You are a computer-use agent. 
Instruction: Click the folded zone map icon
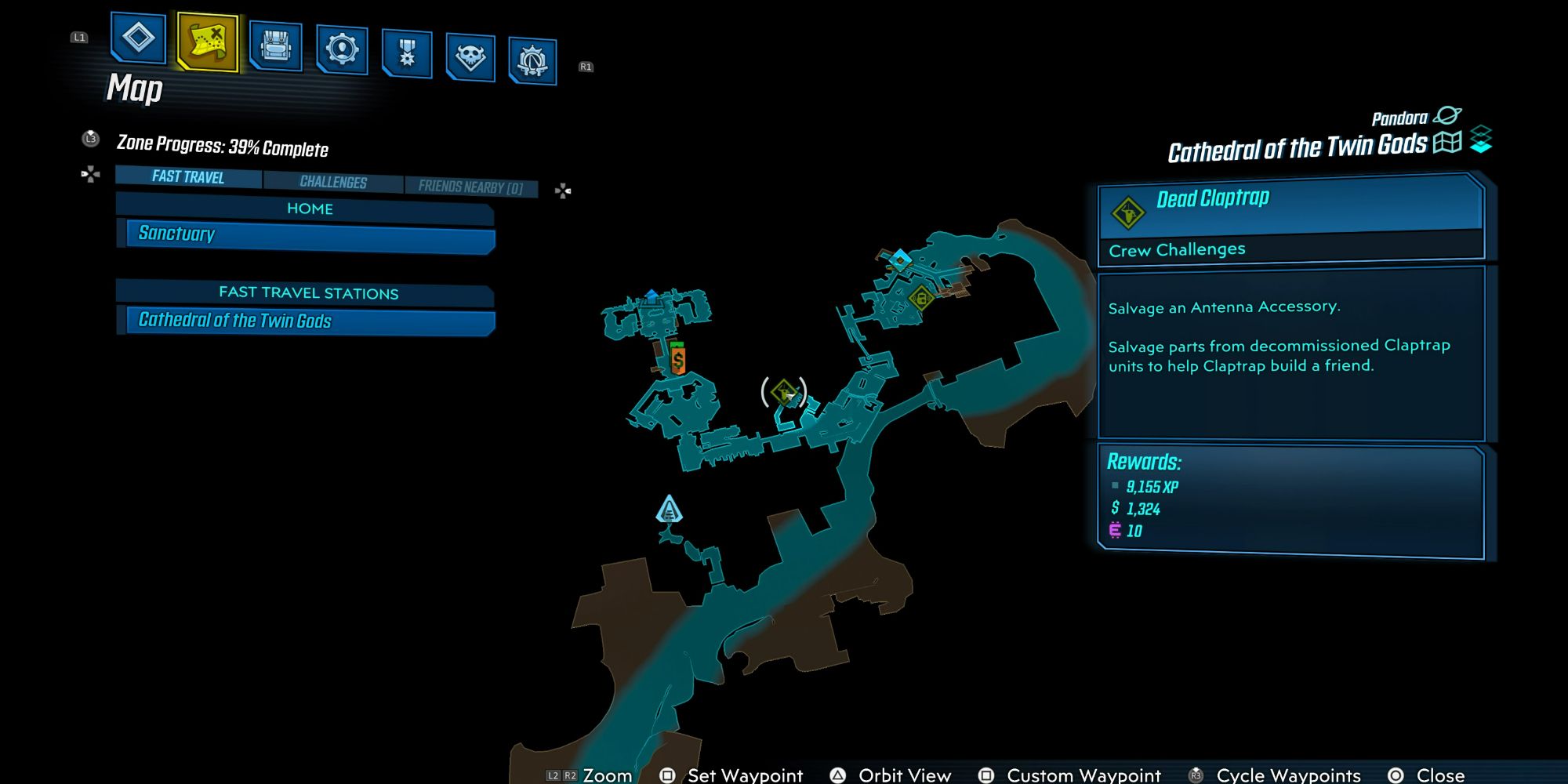point(1447,143)
